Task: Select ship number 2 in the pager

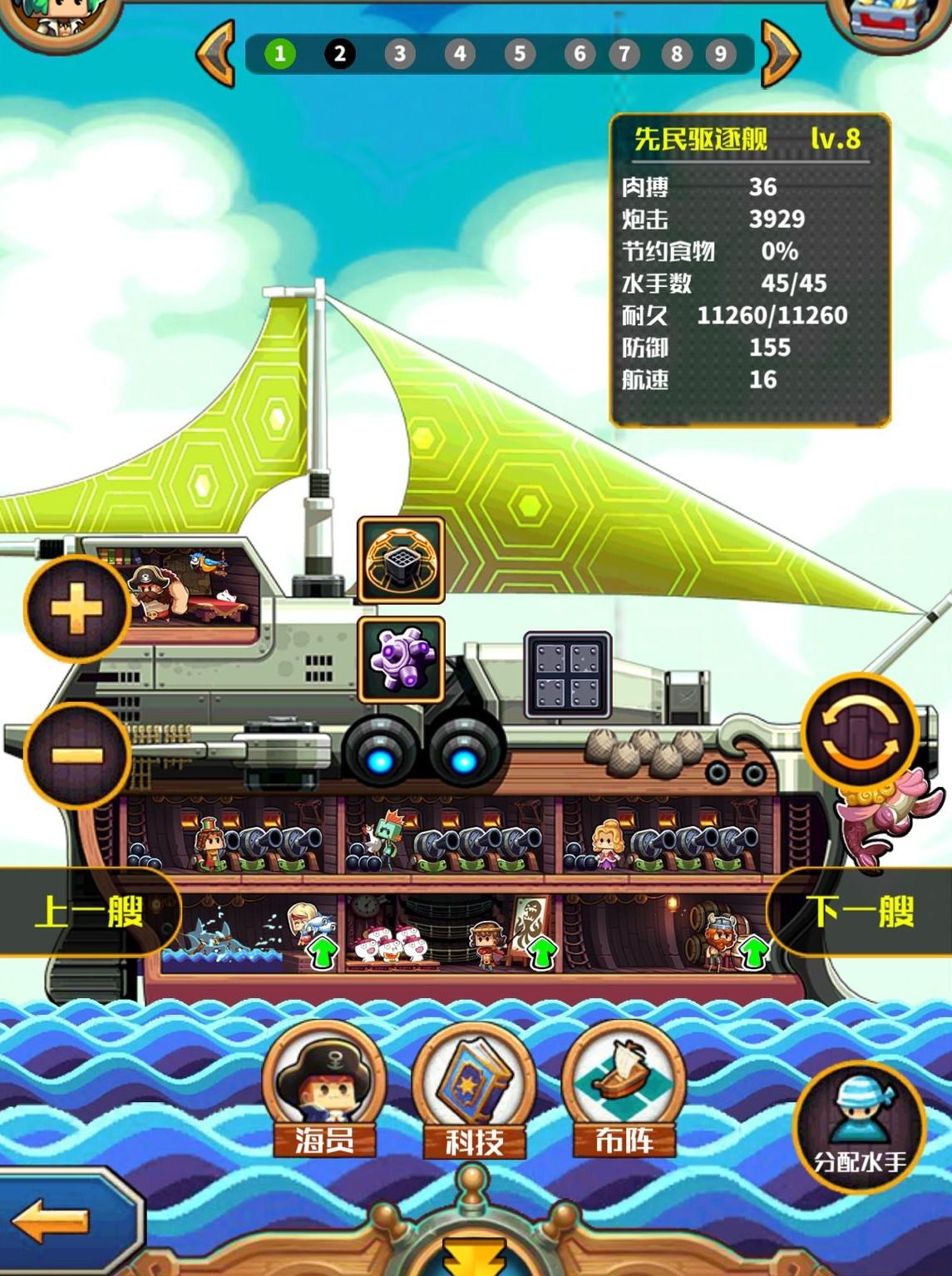Action: (339, 54)
